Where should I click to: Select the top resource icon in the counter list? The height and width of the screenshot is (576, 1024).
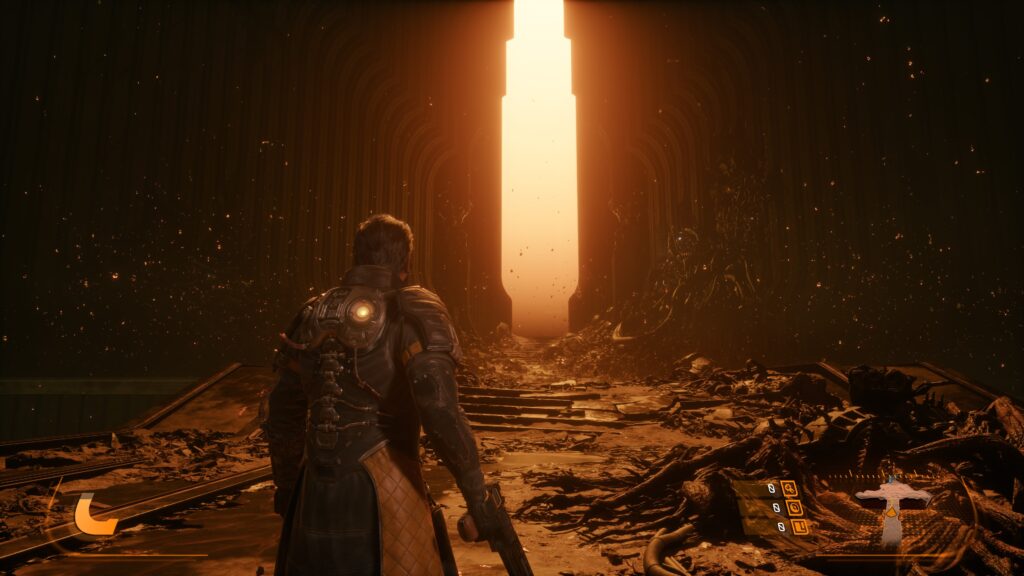point(790,489)
